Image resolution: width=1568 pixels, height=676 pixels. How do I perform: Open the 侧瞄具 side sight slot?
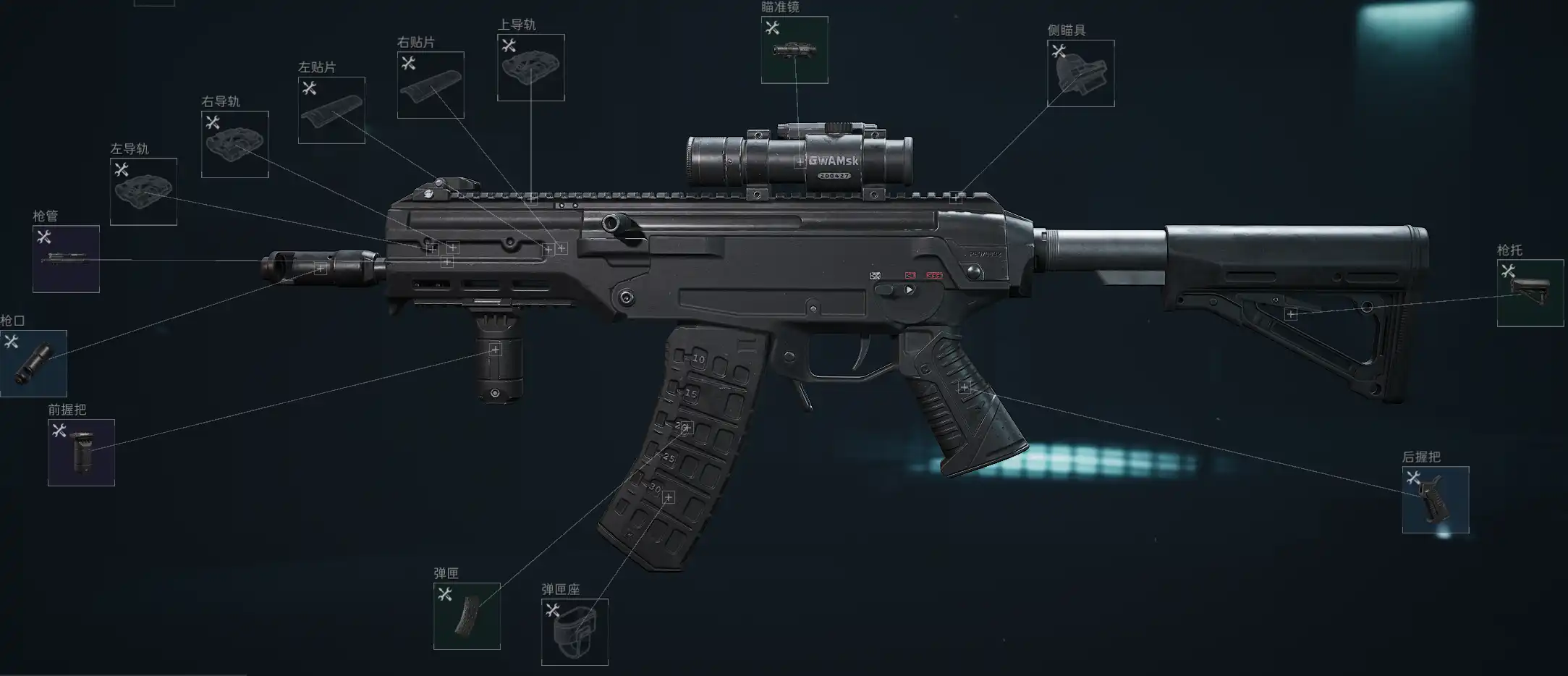[1081, 73]
